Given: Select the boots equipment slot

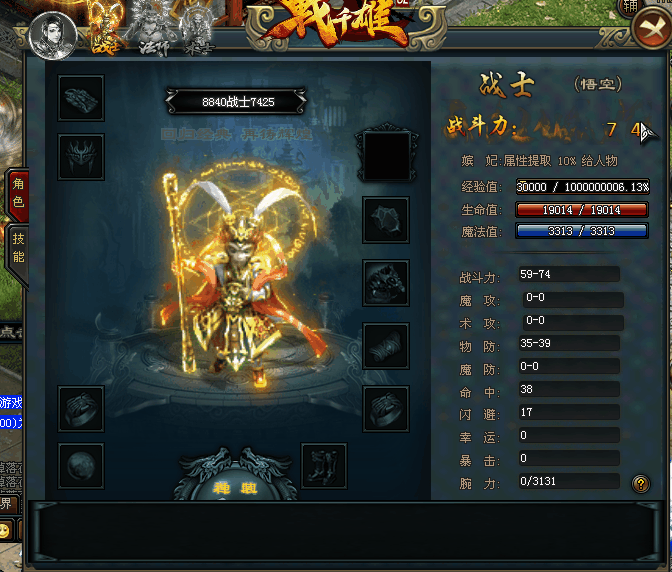Looking at the screenshot, I should [x=323, y=466].
